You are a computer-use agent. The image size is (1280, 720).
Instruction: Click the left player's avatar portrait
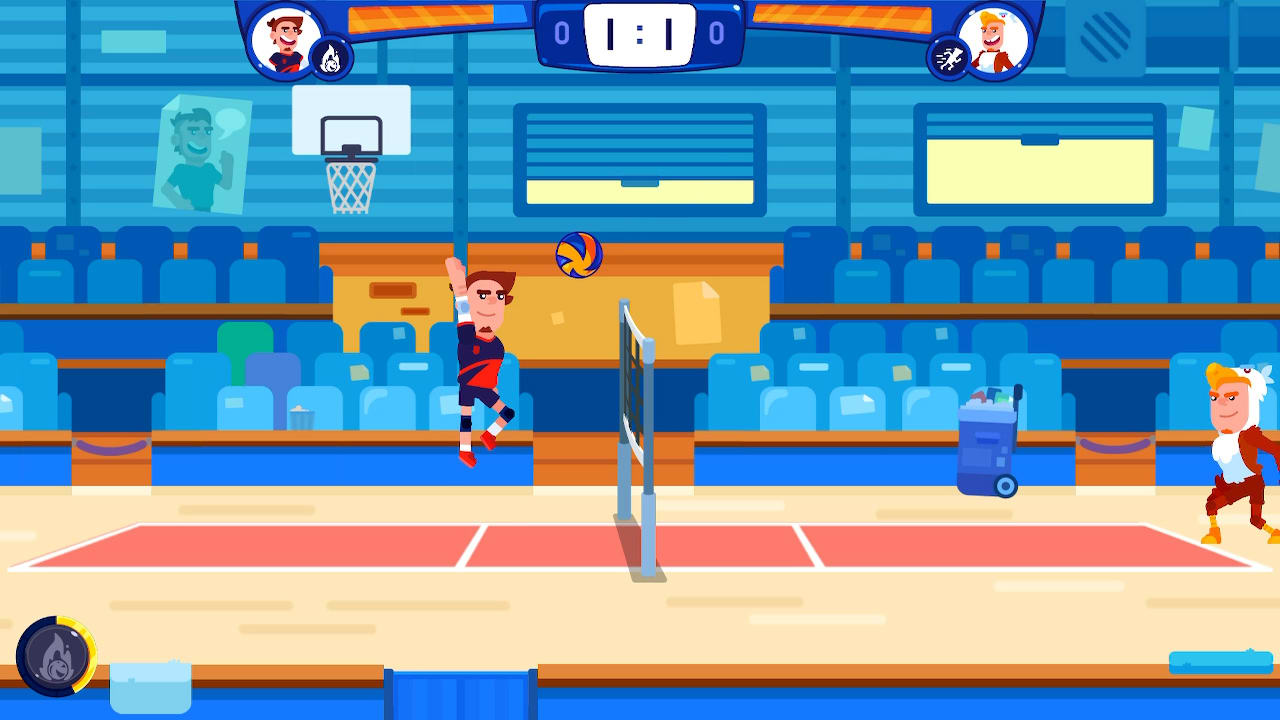(286, 40)
